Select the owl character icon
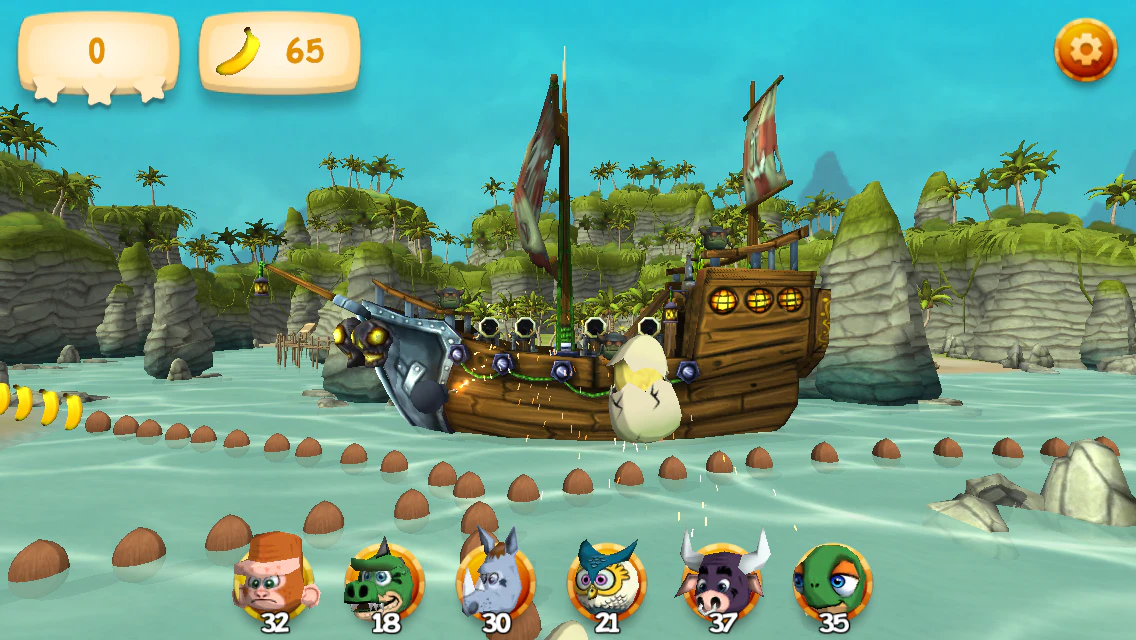 click(606, 580)
